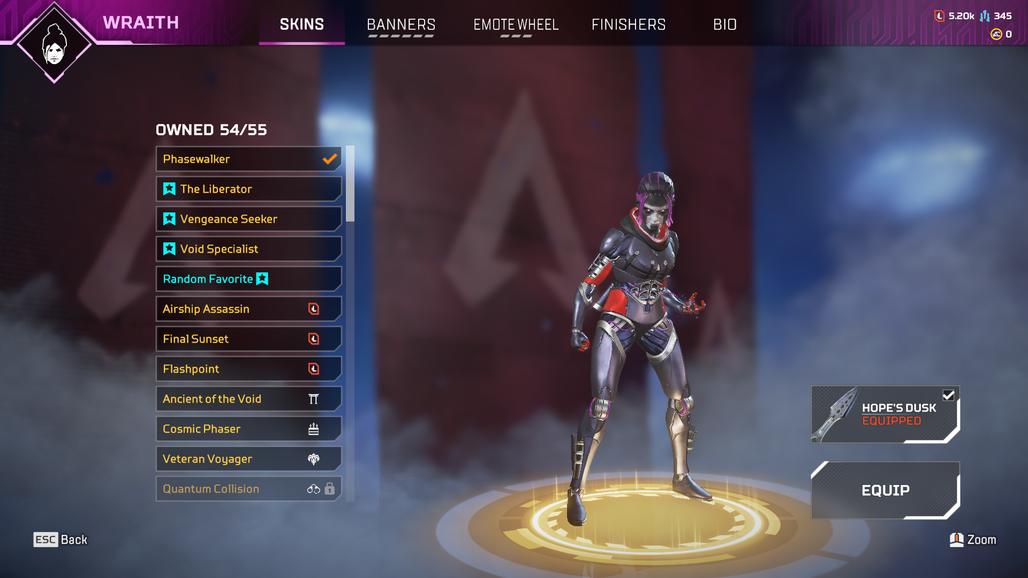1028x578 pixels.
Task: Choose The Liberator skin
Action: pos(248,189)
